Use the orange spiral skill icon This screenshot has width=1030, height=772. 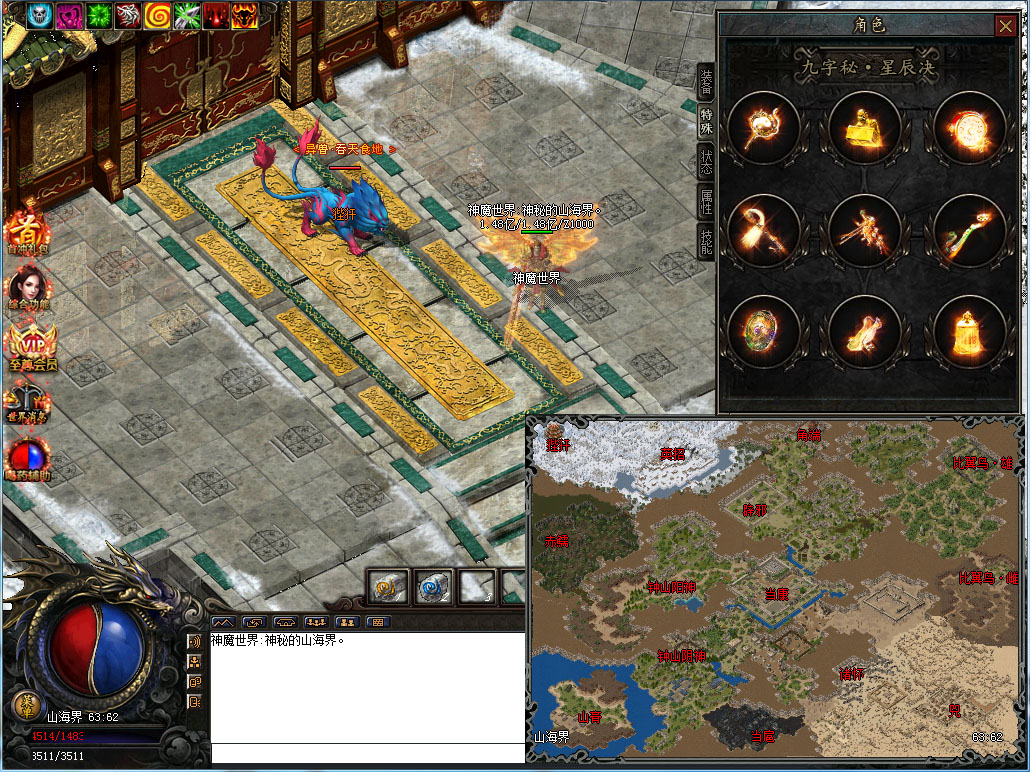(157, 15)
